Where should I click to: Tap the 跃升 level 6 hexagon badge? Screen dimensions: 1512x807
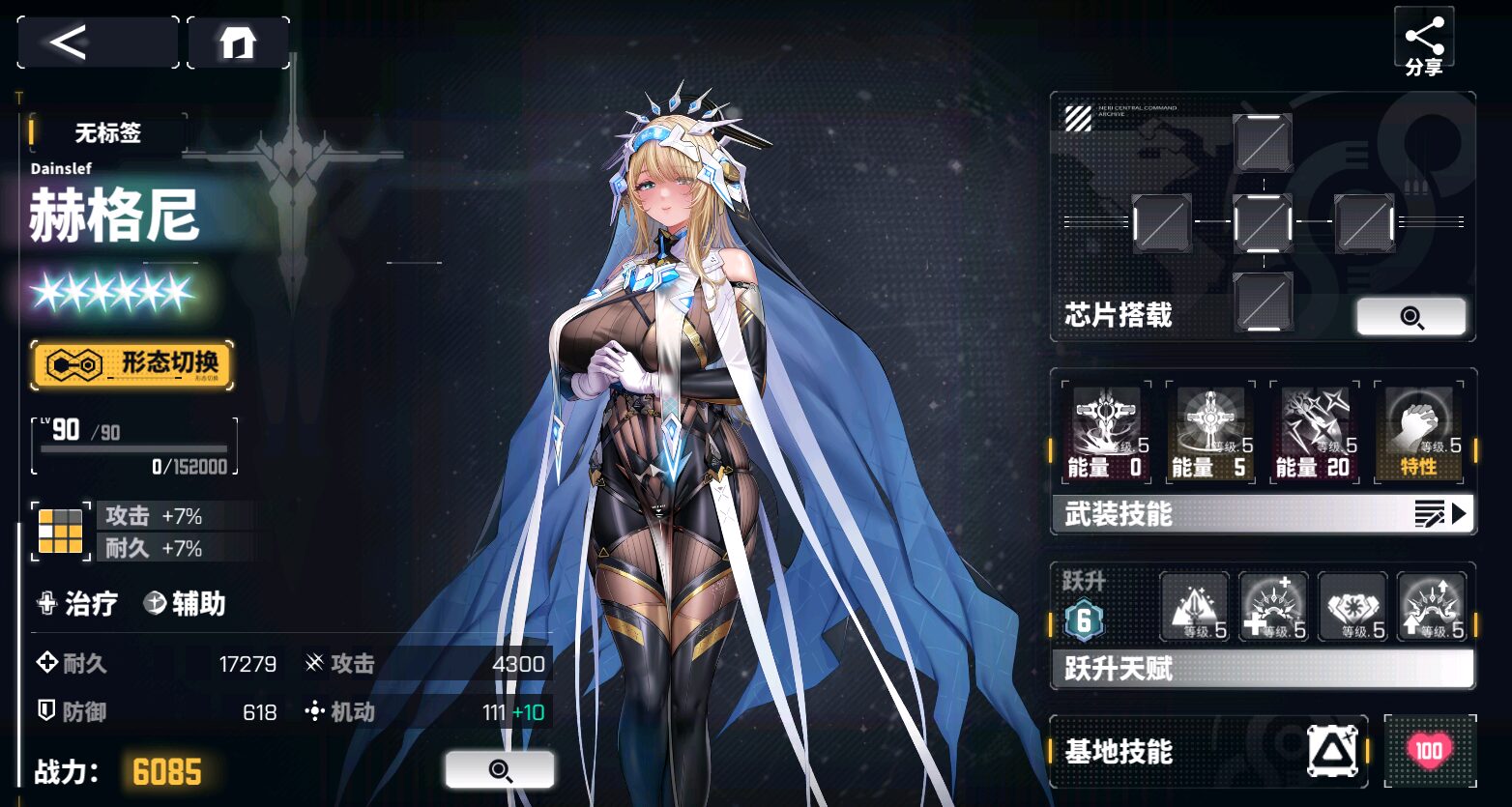pyautogui.click(x=1084, y=621)
